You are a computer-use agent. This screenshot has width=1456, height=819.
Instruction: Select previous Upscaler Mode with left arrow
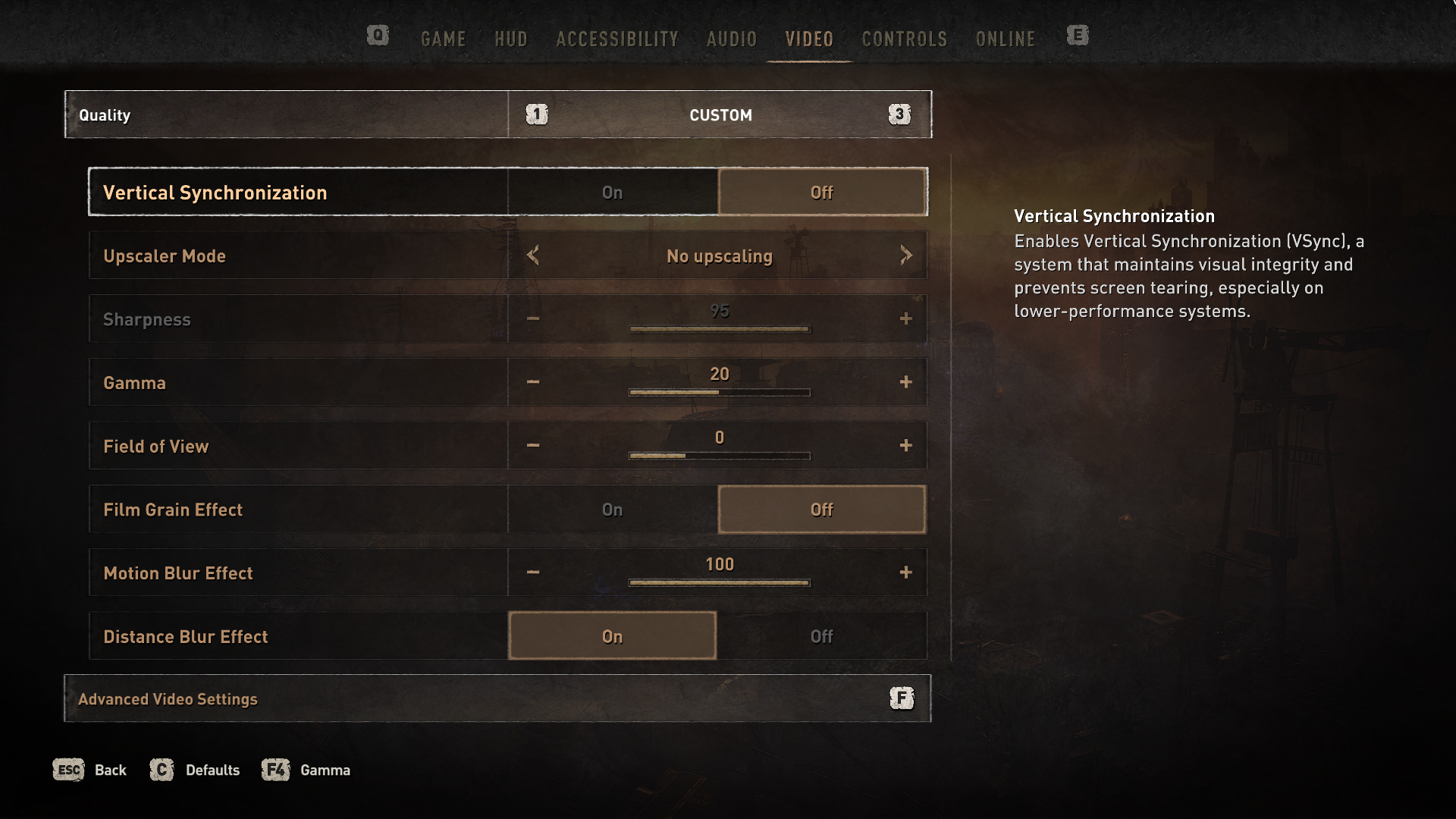pyautogui.click(x=533, y=256)
